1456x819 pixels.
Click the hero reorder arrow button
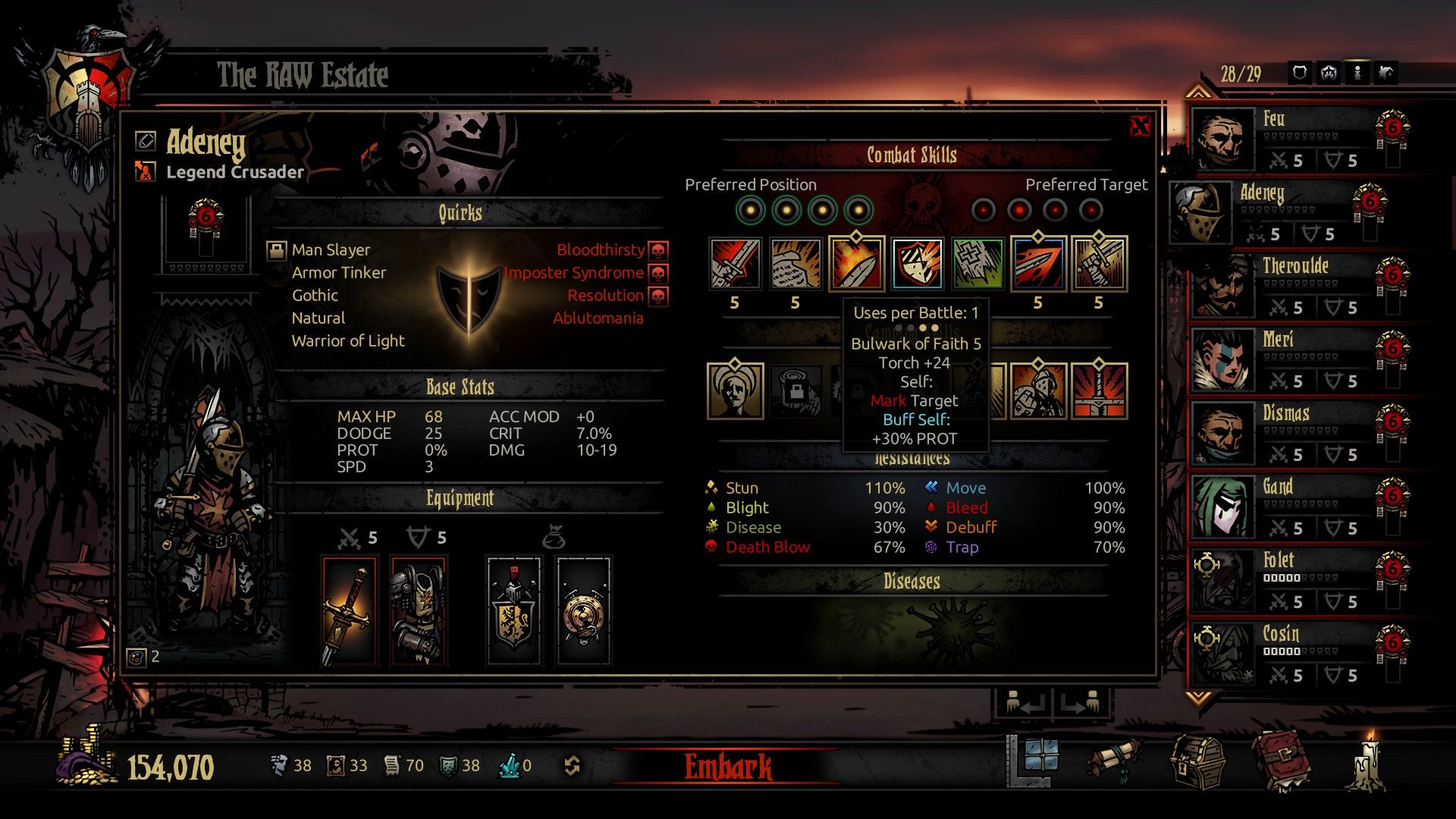(x=1025, y=704)
